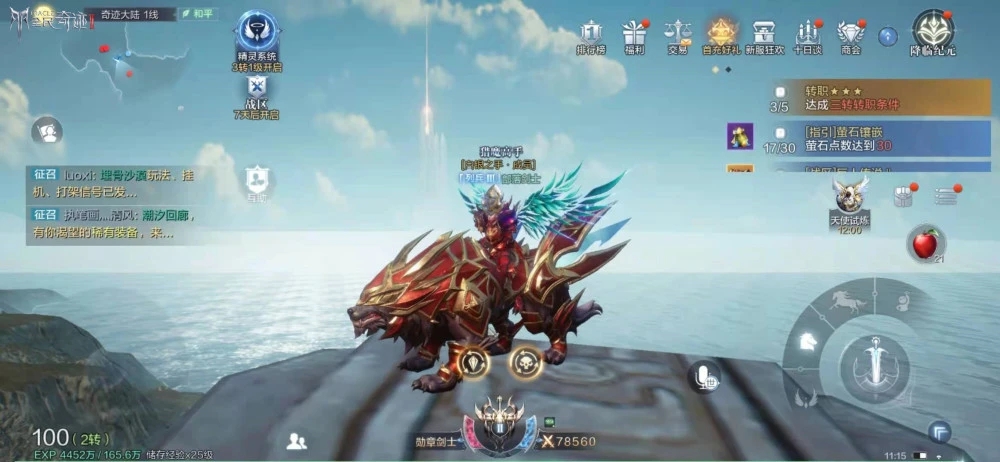This screenshot has width=1000, height=462.
Task: Open the 商会 diamond shop
Action: click(851, 34)
